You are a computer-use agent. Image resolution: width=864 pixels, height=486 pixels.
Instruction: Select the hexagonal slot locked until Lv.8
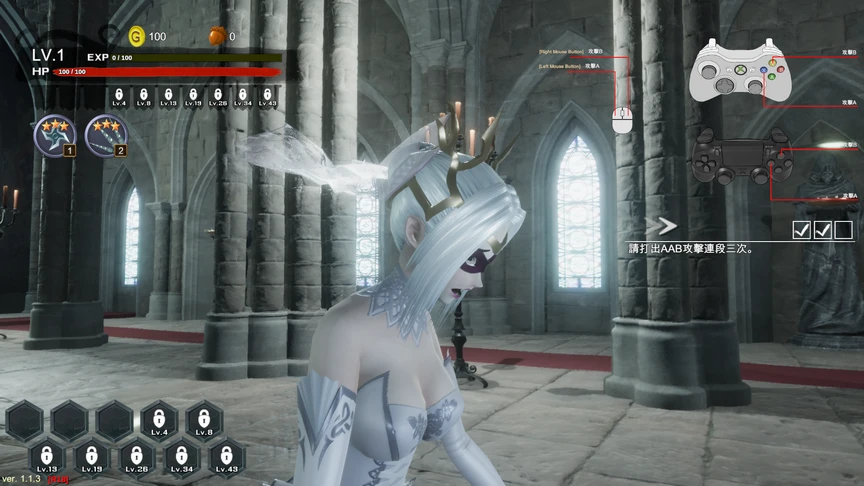click(204, 420)
